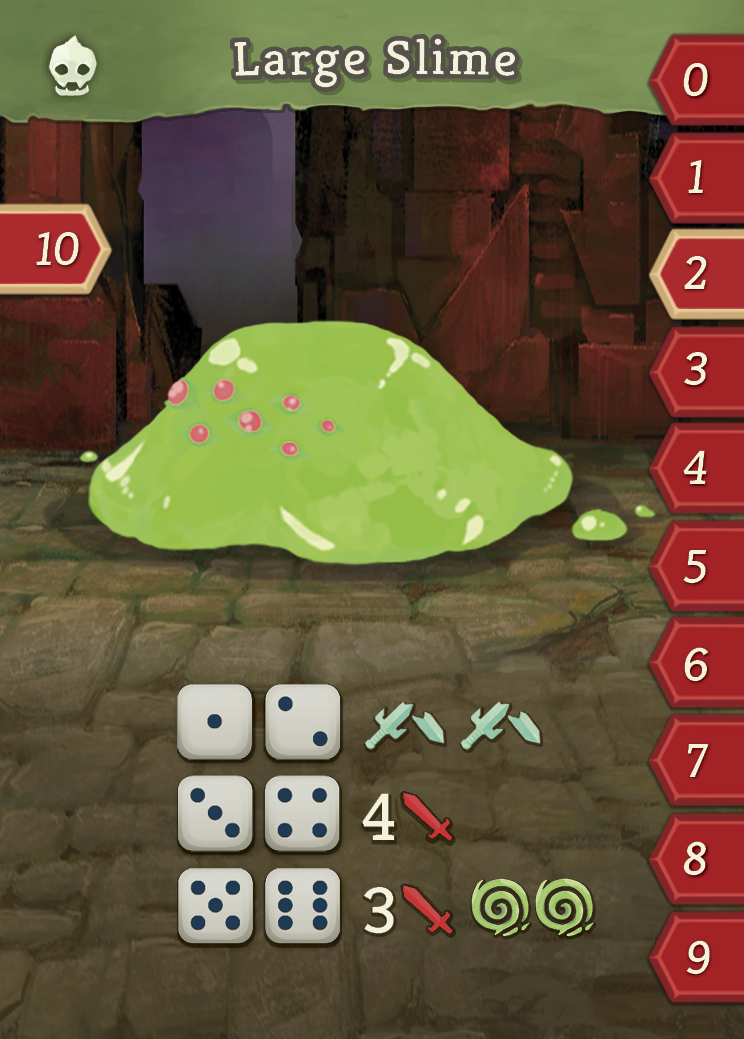The image size is (744, 1039).
Task: Set the health track to 4
Action: [698, 468]
